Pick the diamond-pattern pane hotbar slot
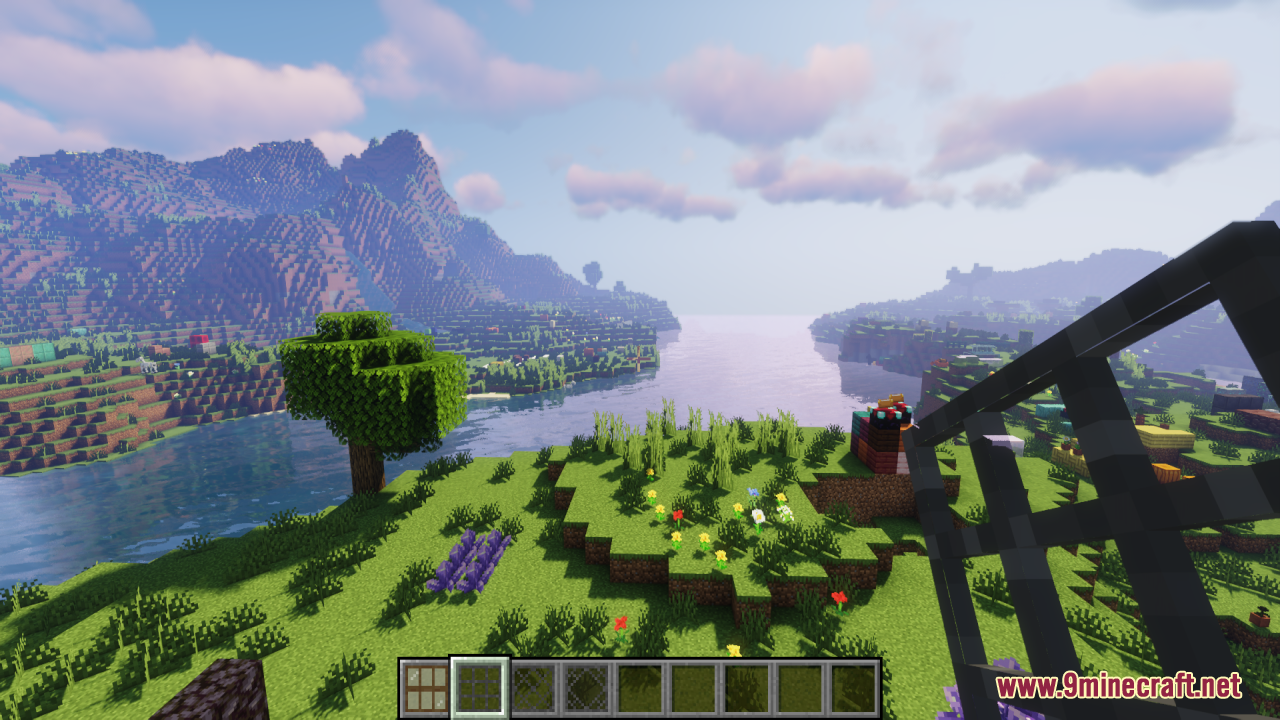The width and height of the screenshot is (1280, 720). (x=587, y=688)
